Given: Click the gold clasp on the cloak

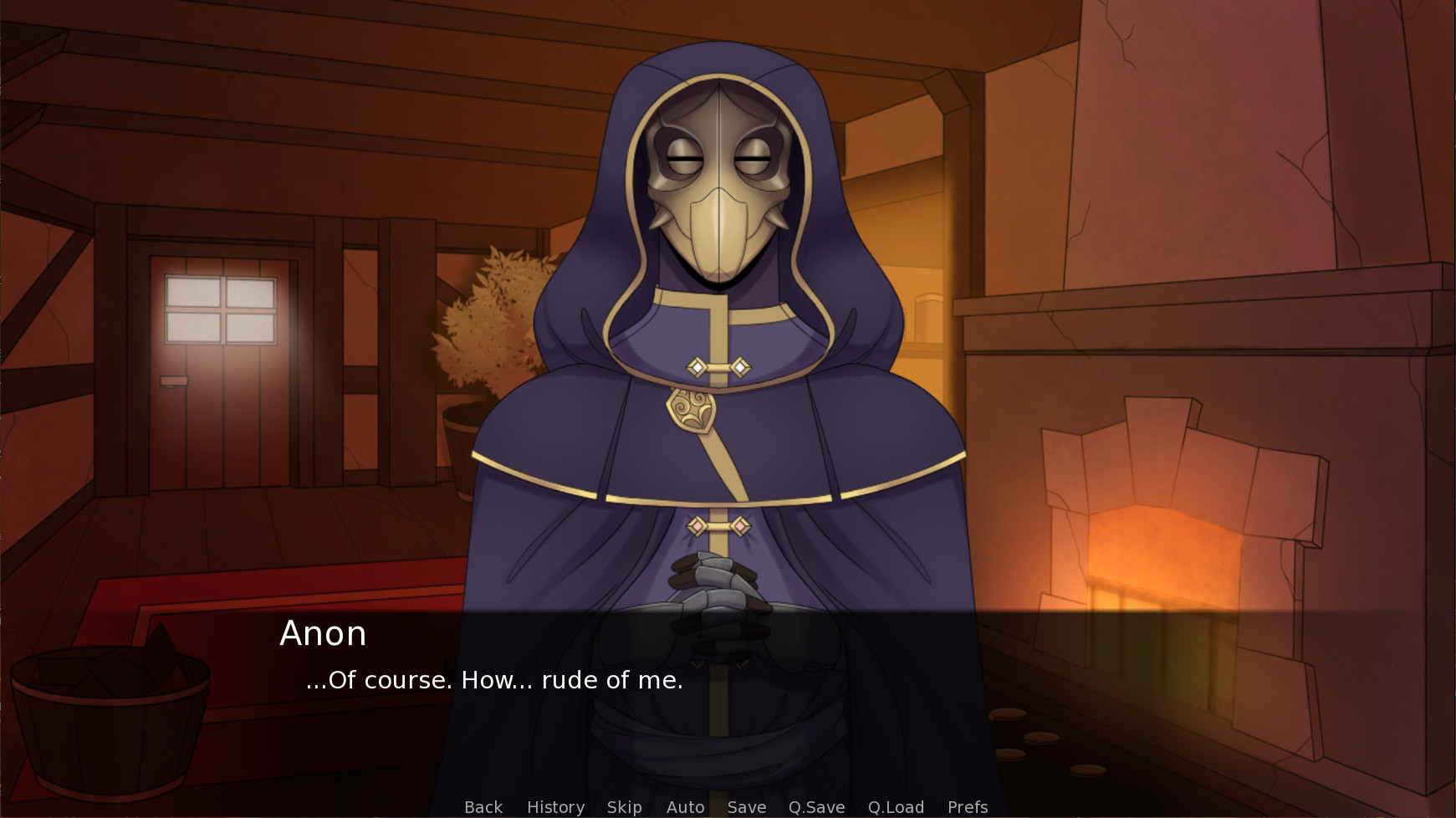Looking at the screenshot, I should [x=692, y=410].
